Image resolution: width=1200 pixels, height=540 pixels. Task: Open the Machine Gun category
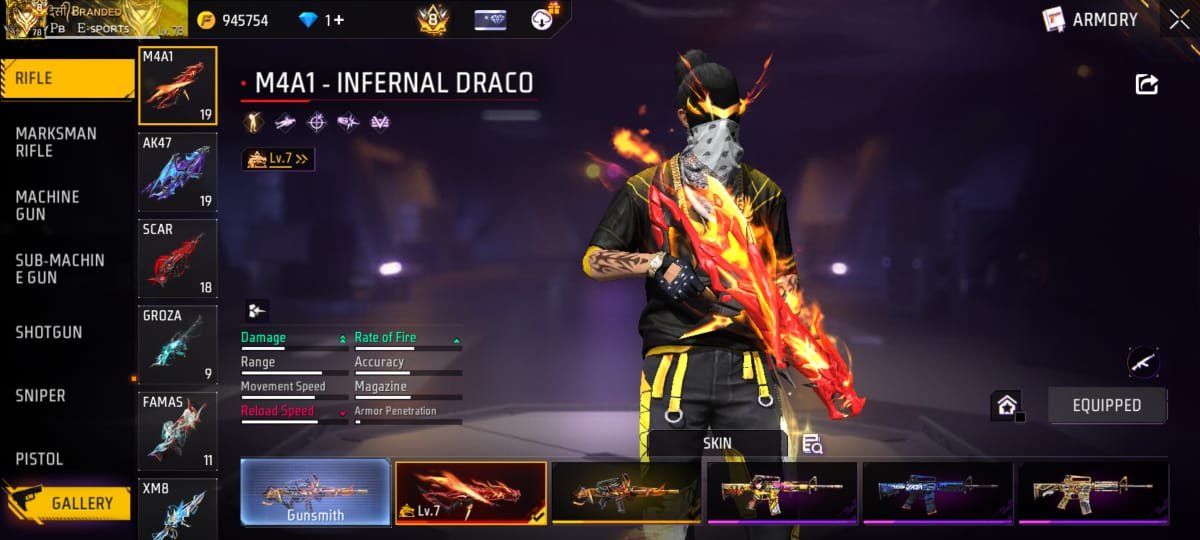pos(48,205)
